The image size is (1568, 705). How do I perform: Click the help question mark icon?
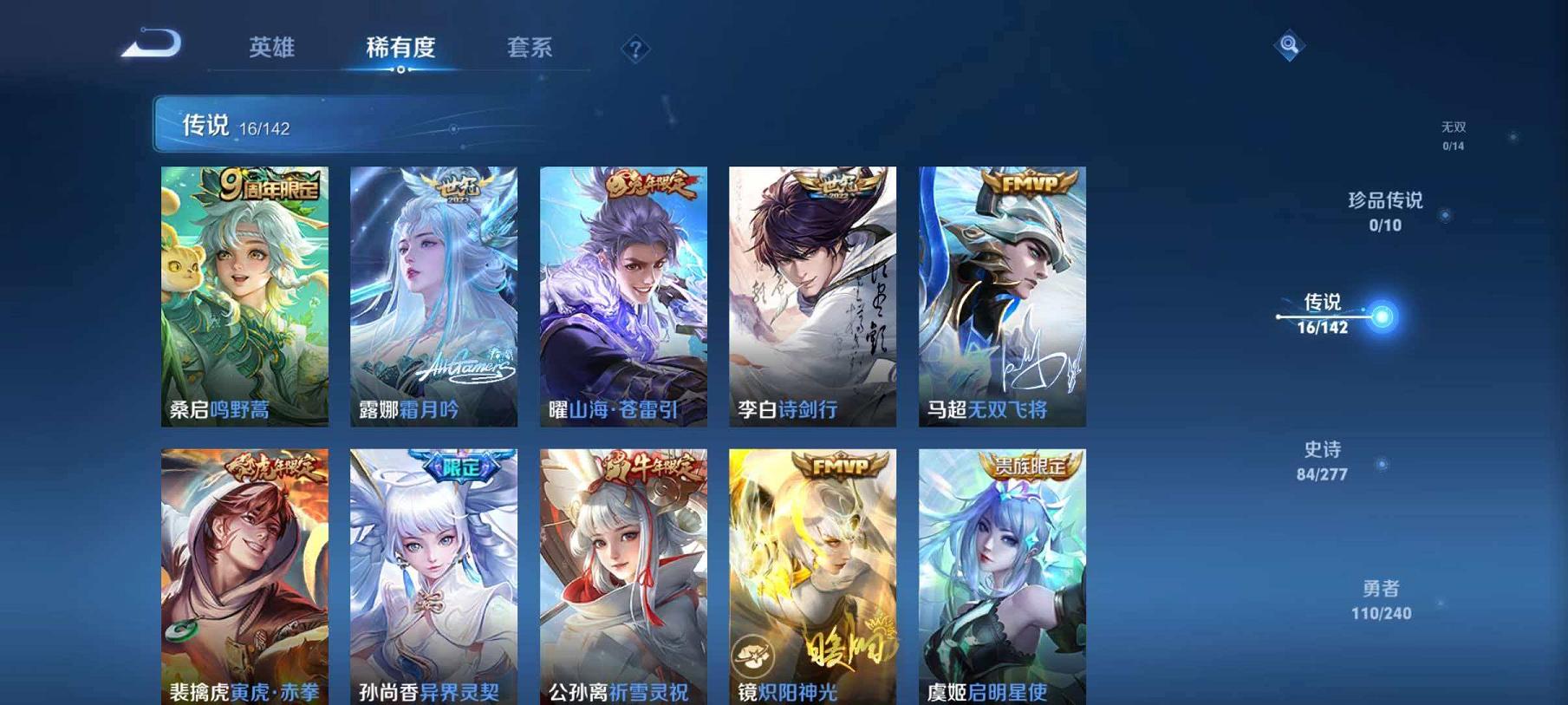pos(636,49)
